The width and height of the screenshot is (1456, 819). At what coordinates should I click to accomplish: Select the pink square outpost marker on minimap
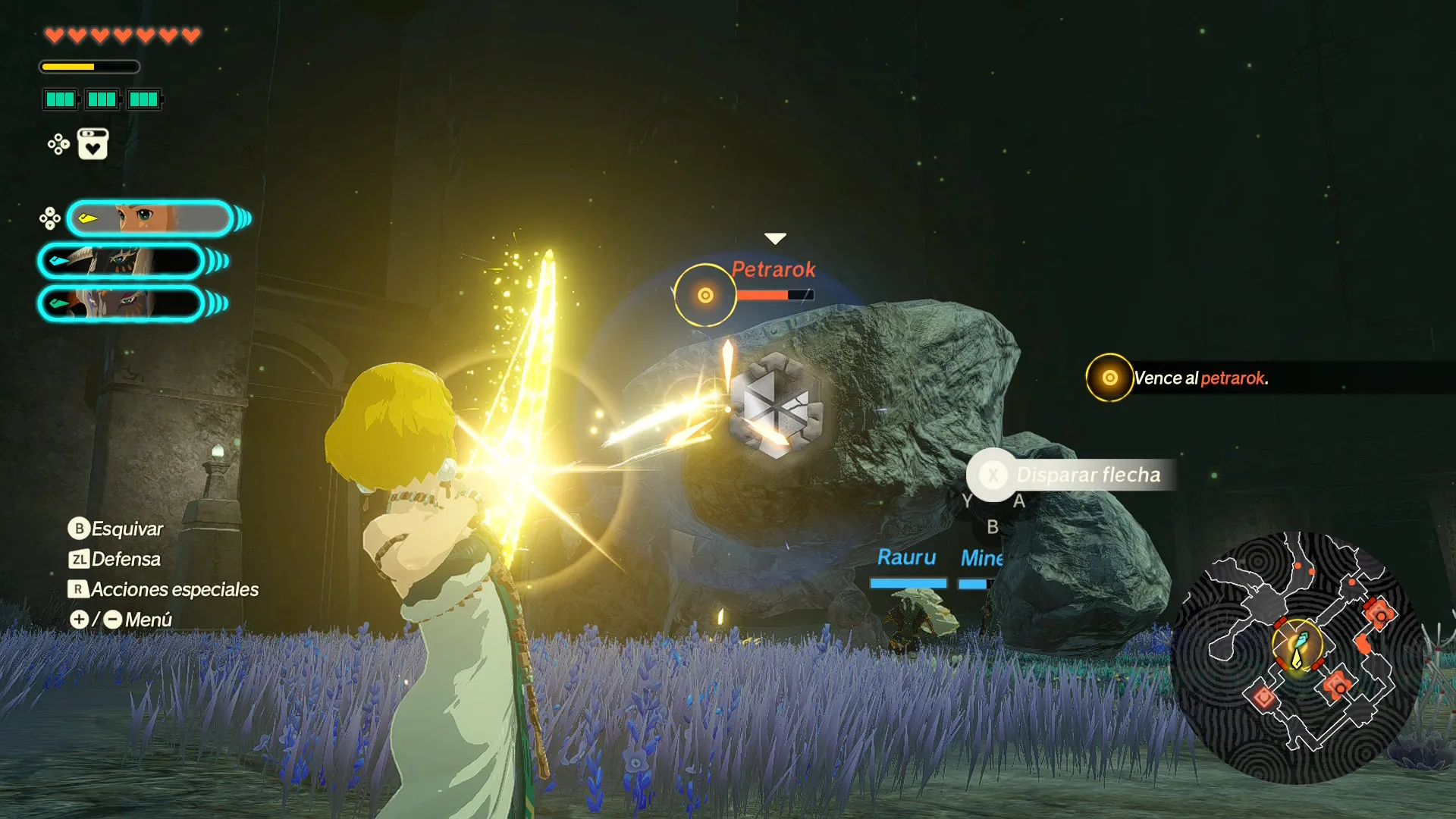click(1263, 696)
